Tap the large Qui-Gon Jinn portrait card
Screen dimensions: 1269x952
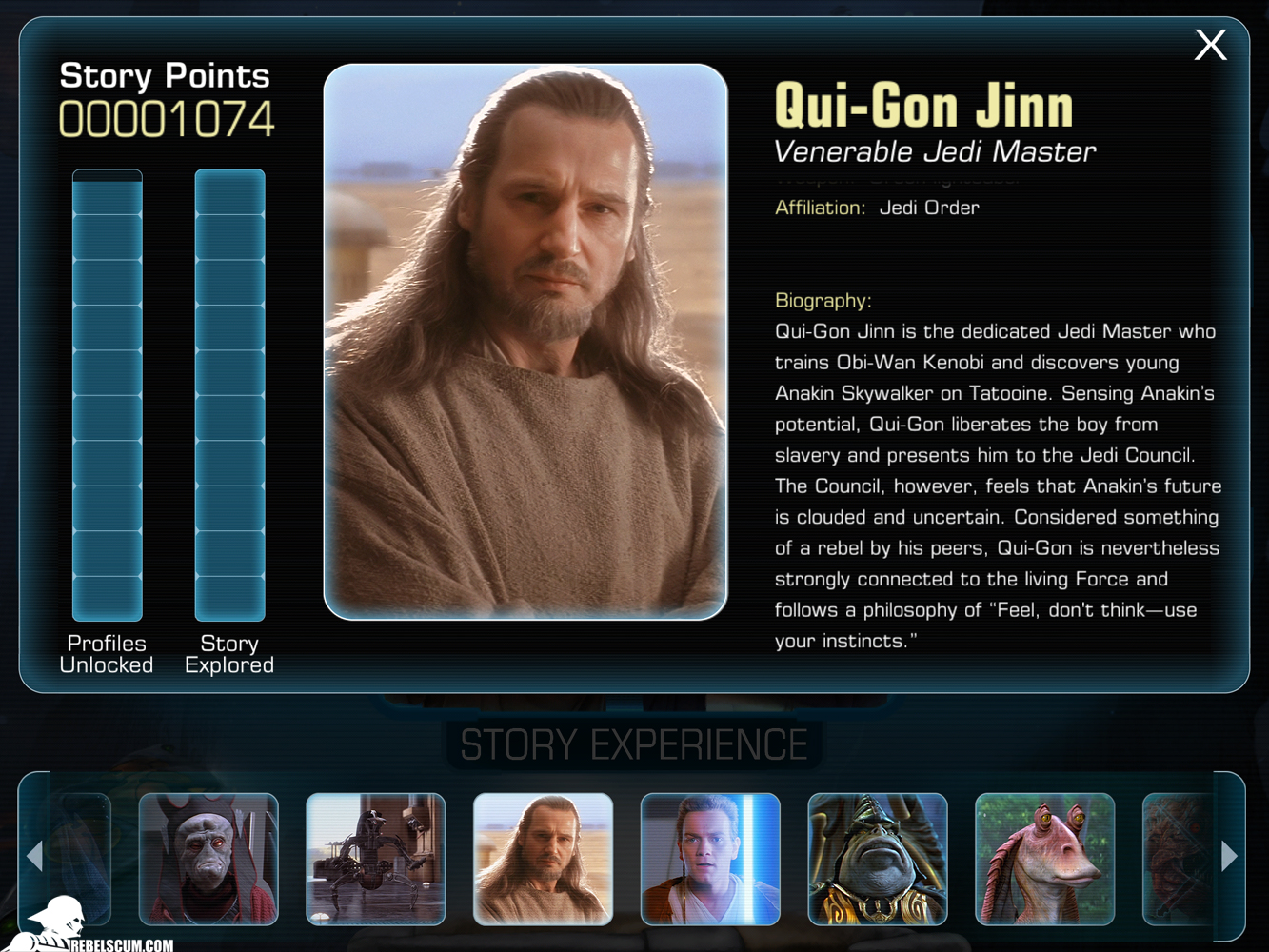click(x=525, y=342)
